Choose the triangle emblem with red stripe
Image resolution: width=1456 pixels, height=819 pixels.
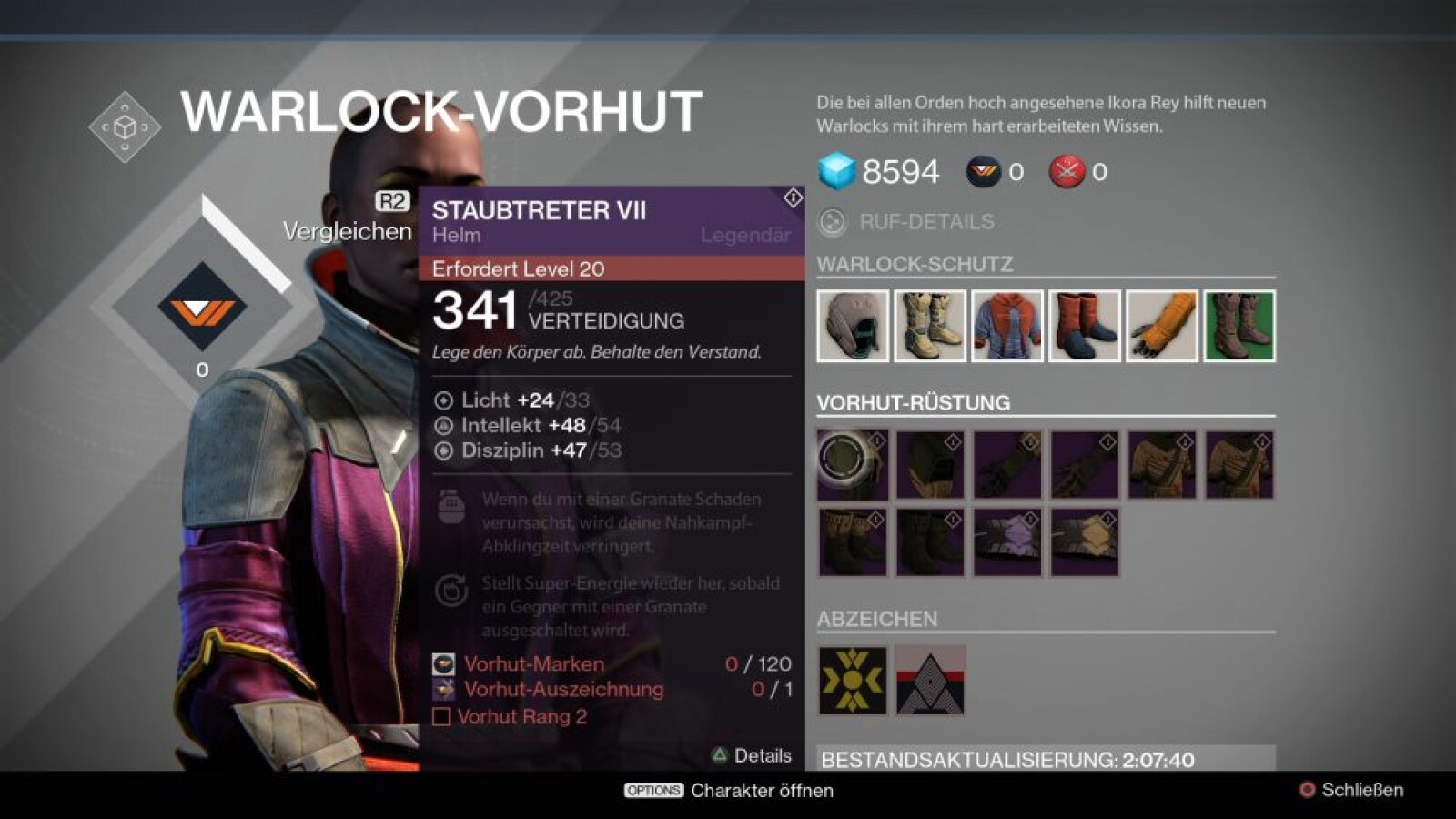click(x=930, y=681)
